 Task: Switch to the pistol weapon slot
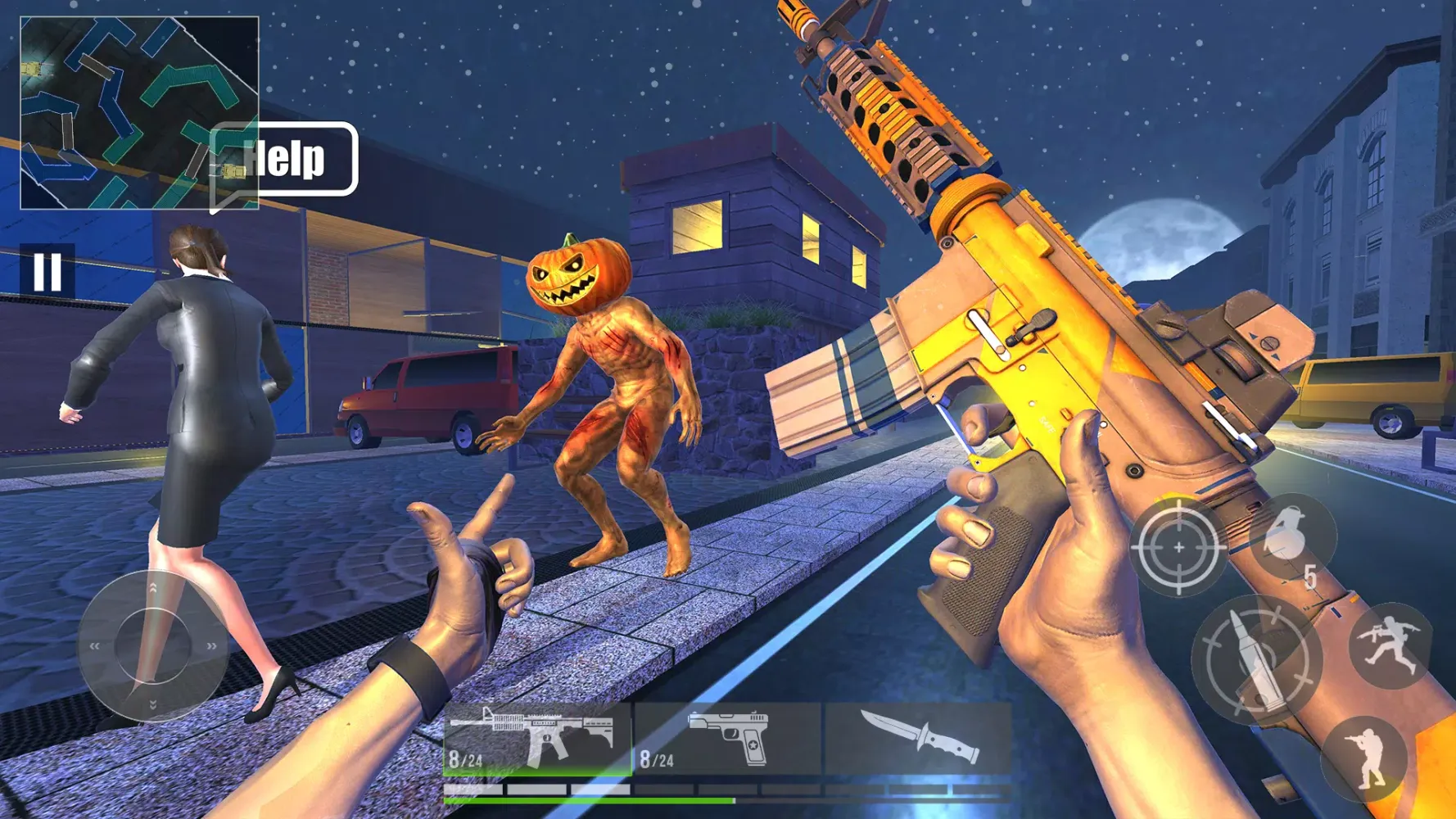click(730, 738)
